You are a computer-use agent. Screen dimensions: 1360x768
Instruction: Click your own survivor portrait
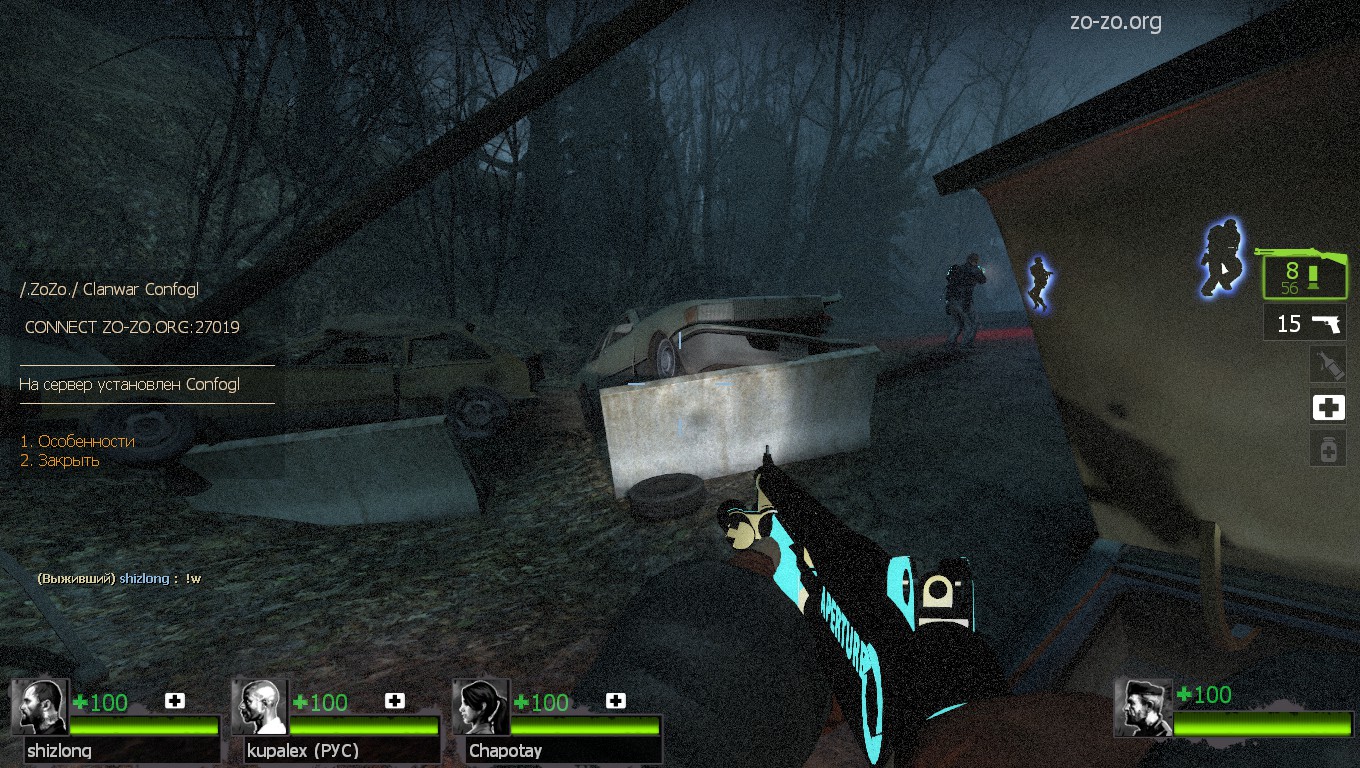coord(1145,707)
